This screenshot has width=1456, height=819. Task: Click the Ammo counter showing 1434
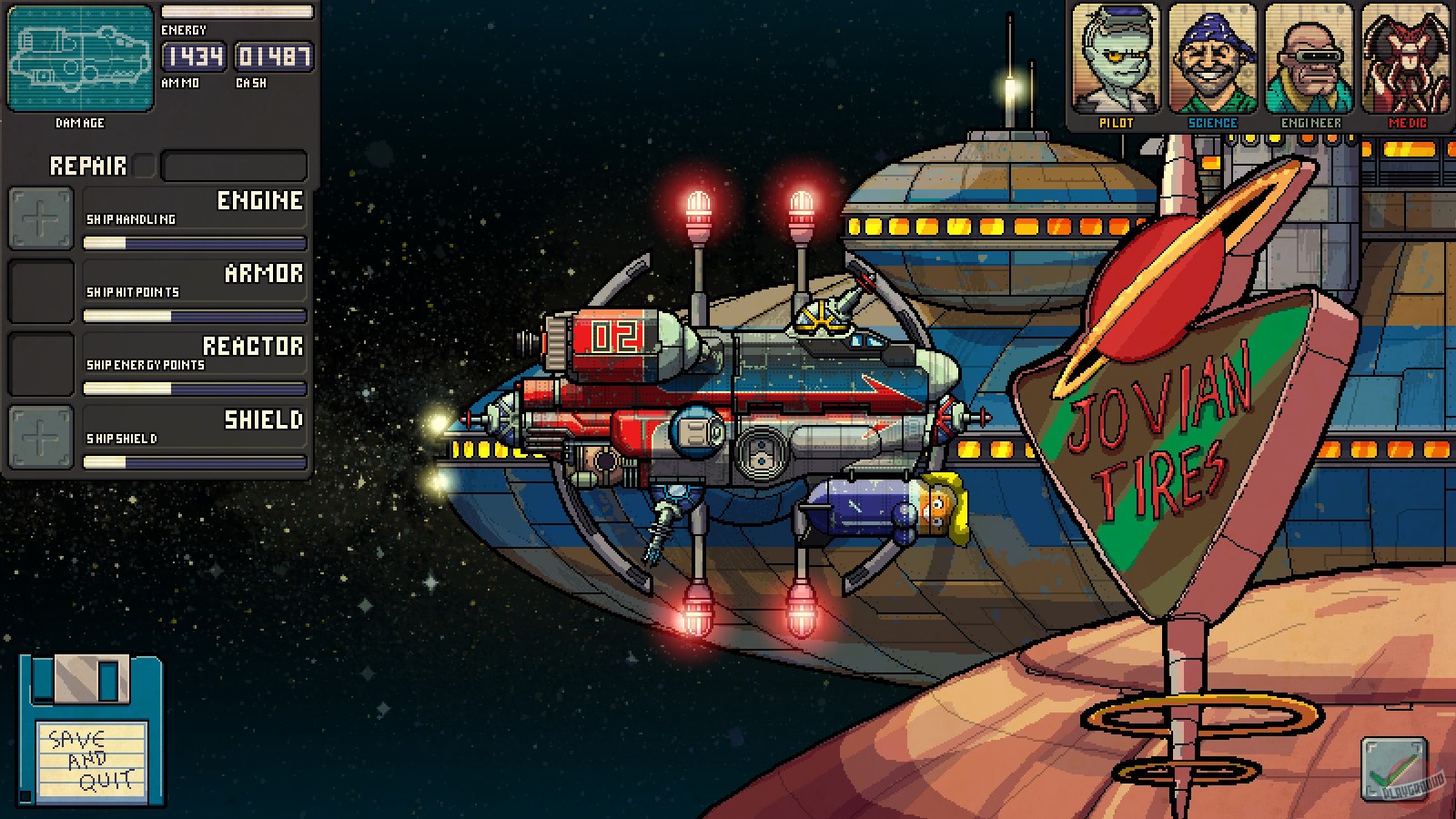194,56
